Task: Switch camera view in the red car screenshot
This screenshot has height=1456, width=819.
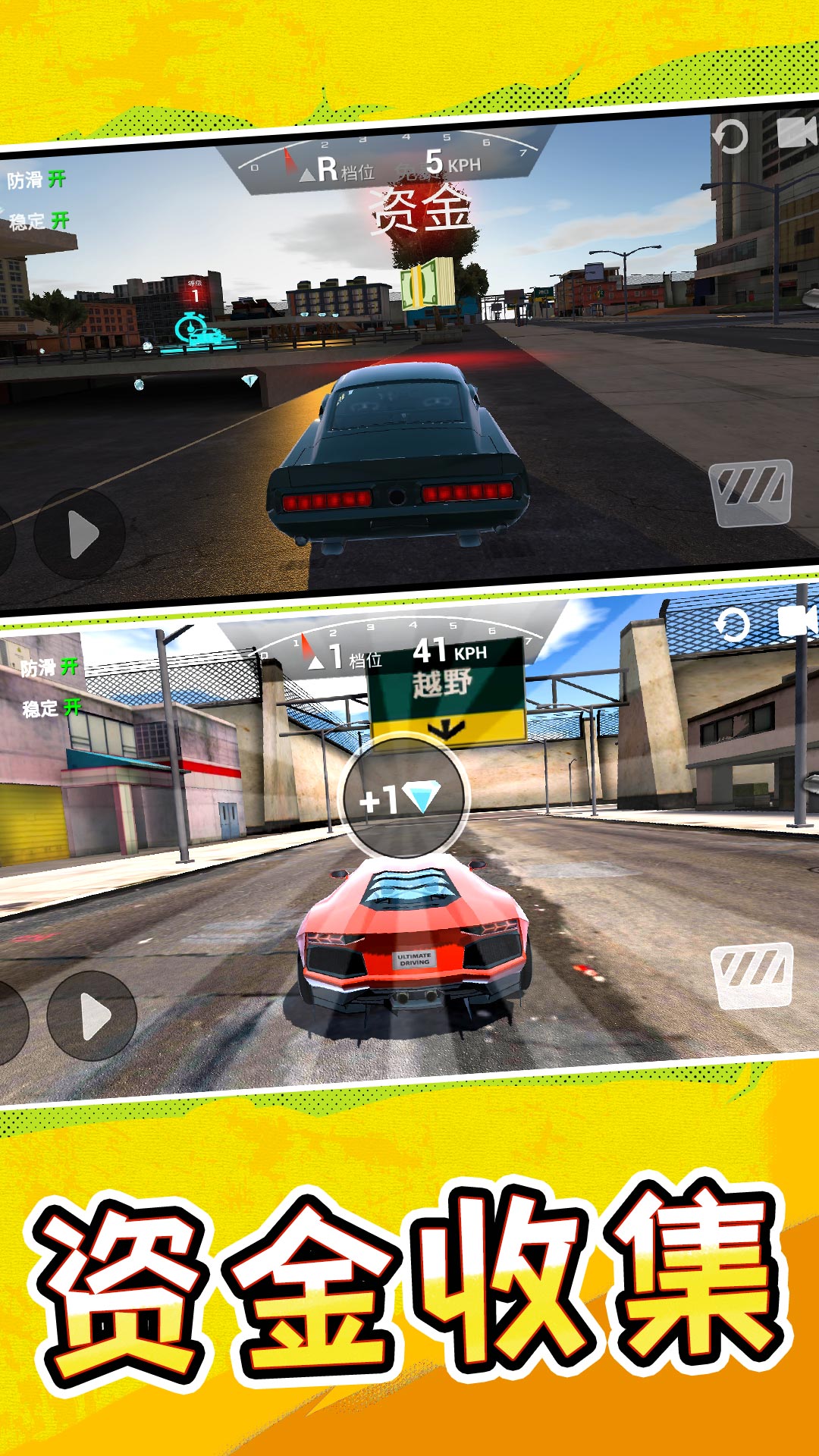Action: 798,621
